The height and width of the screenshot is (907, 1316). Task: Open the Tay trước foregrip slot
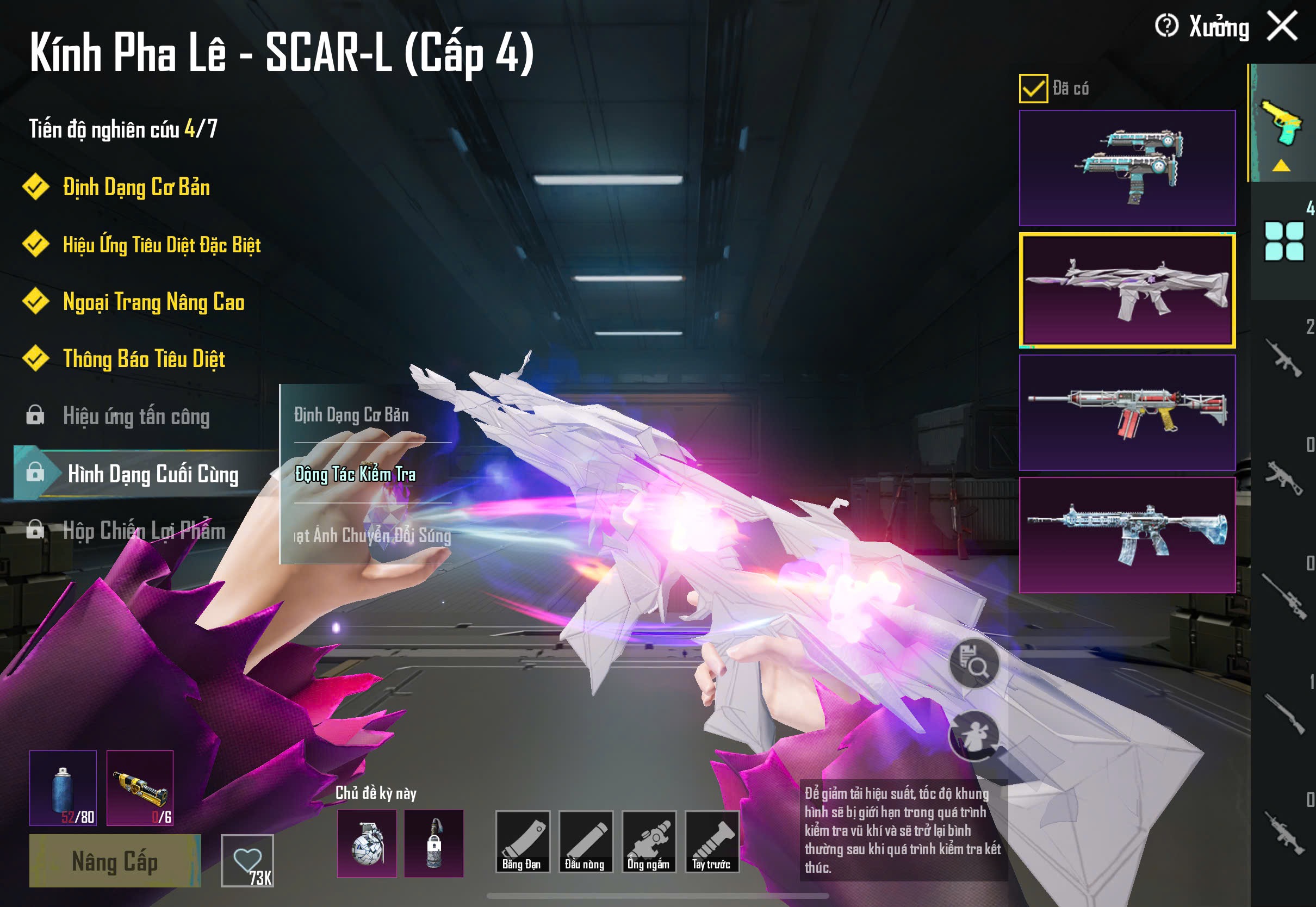click(x=711, y=842)
